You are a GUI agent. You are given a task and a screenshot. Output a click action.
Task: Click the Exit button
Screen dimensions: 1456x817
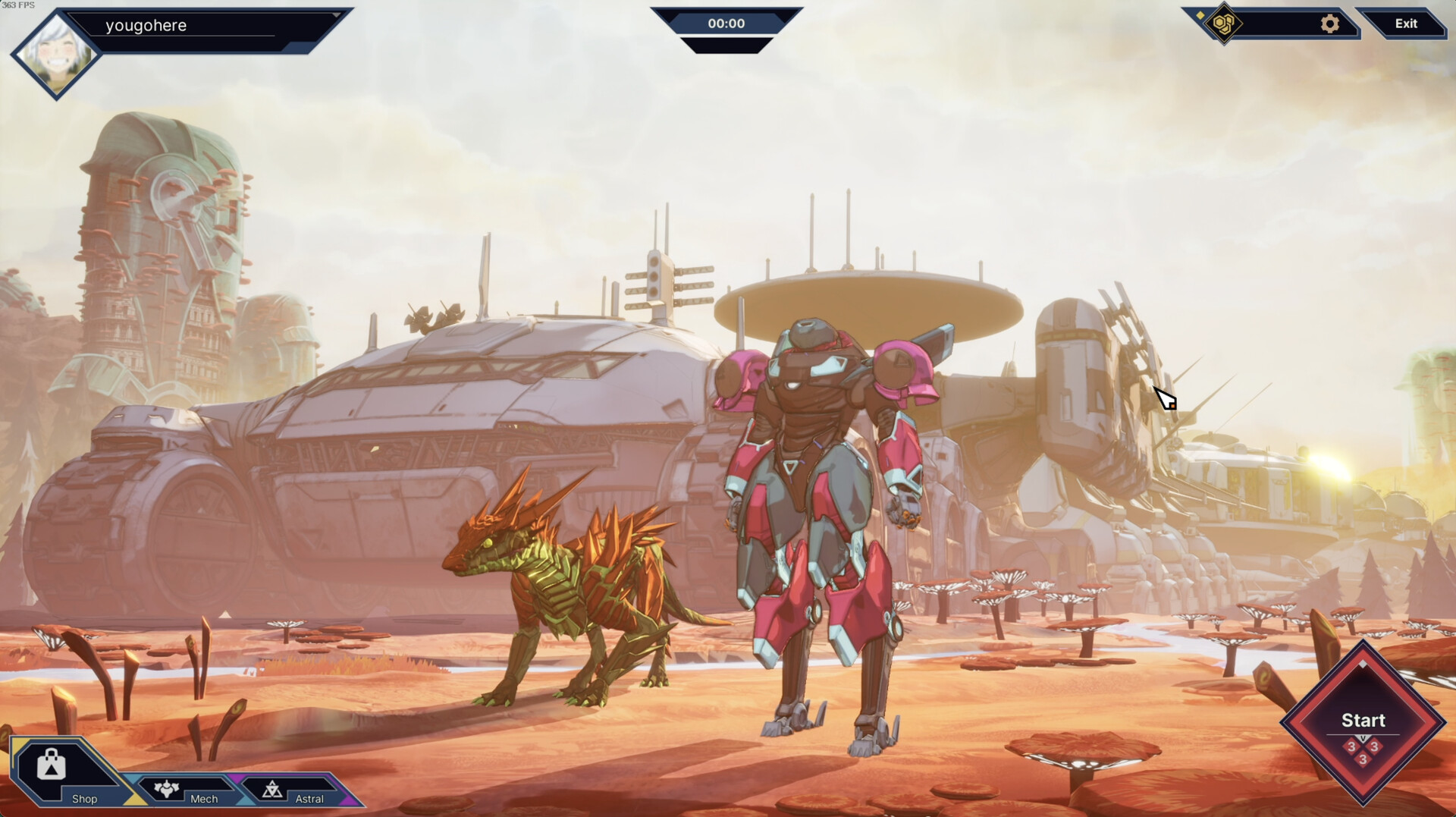pos(1407,24)
